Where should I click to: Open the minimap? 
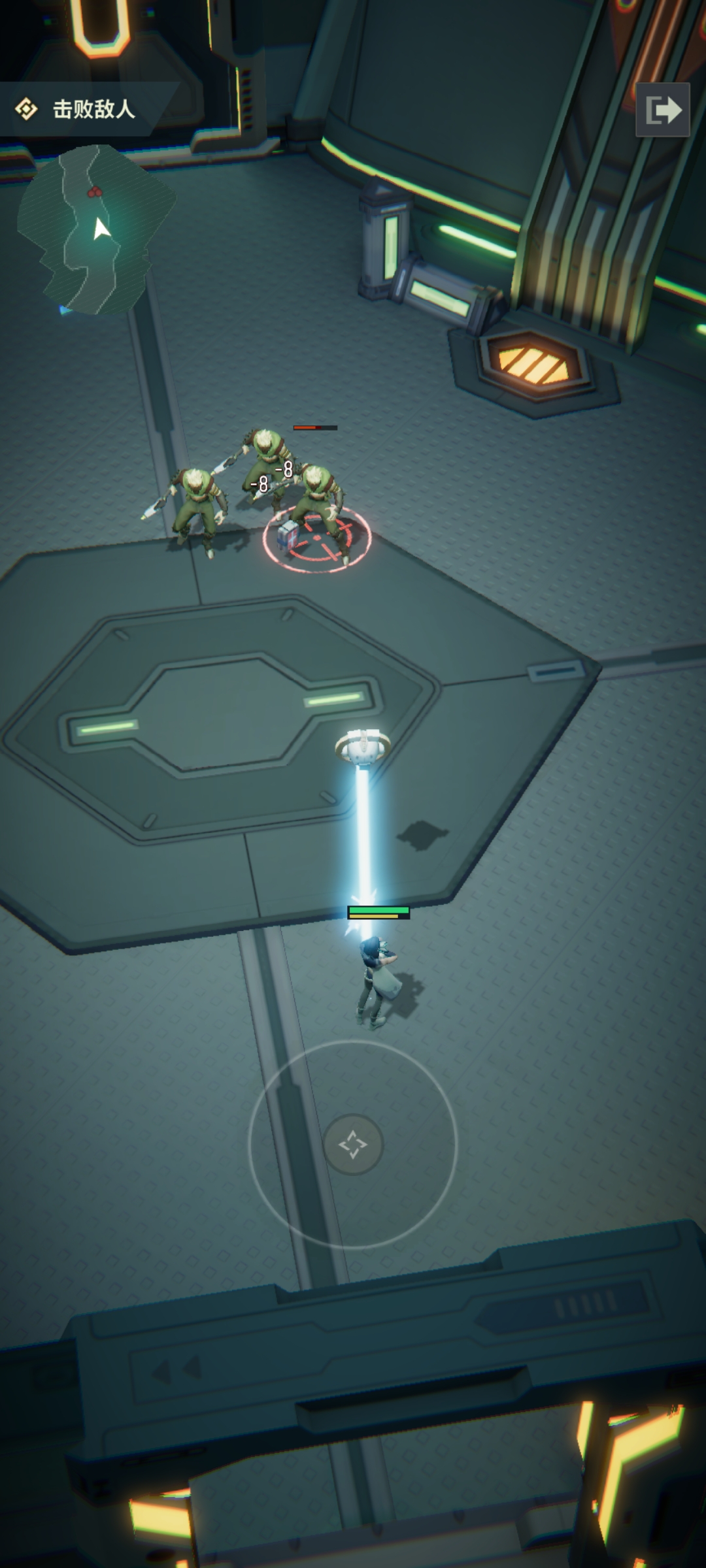[96, 229]
